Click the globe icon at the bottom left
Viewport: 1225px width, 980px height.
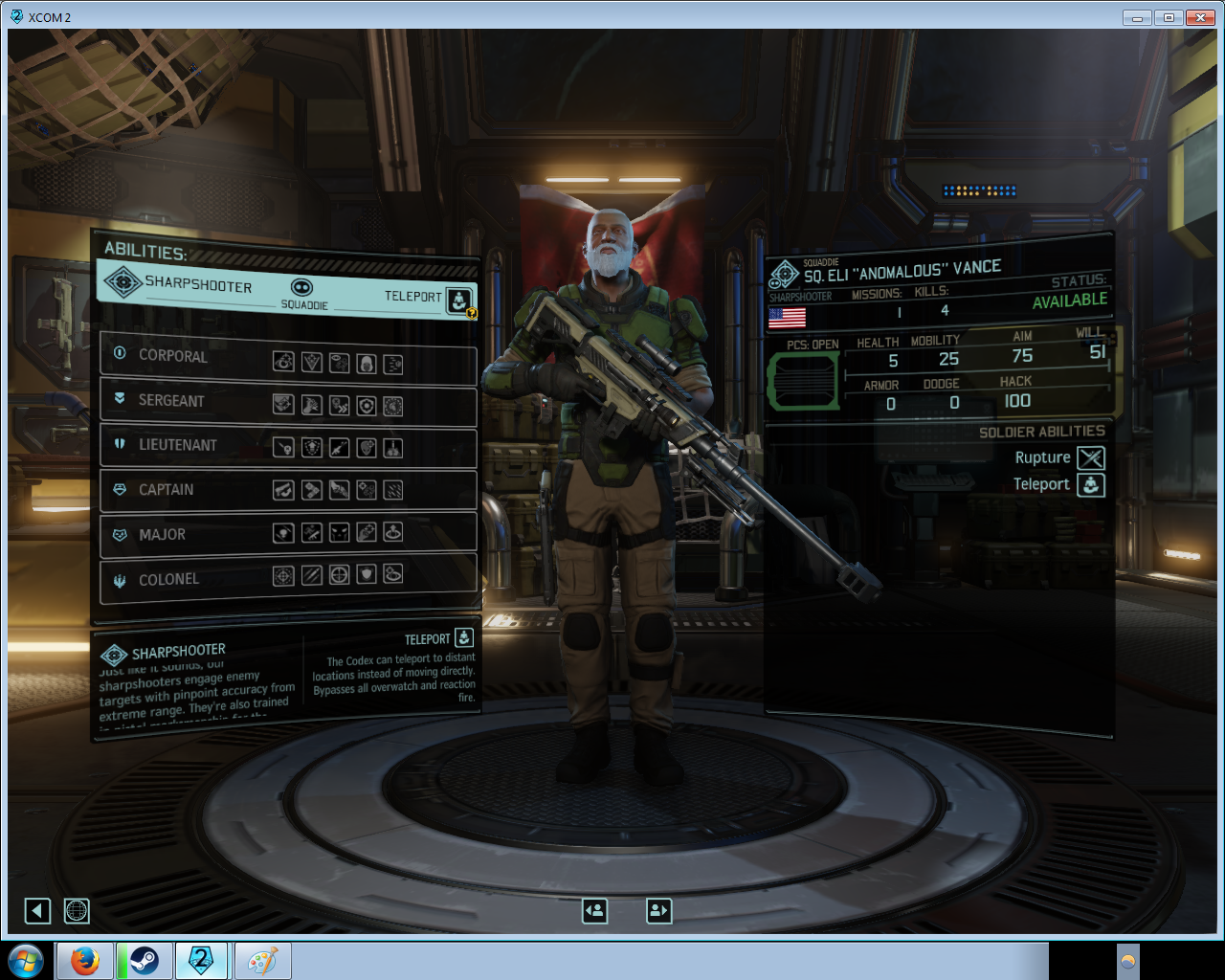point(77,911)
